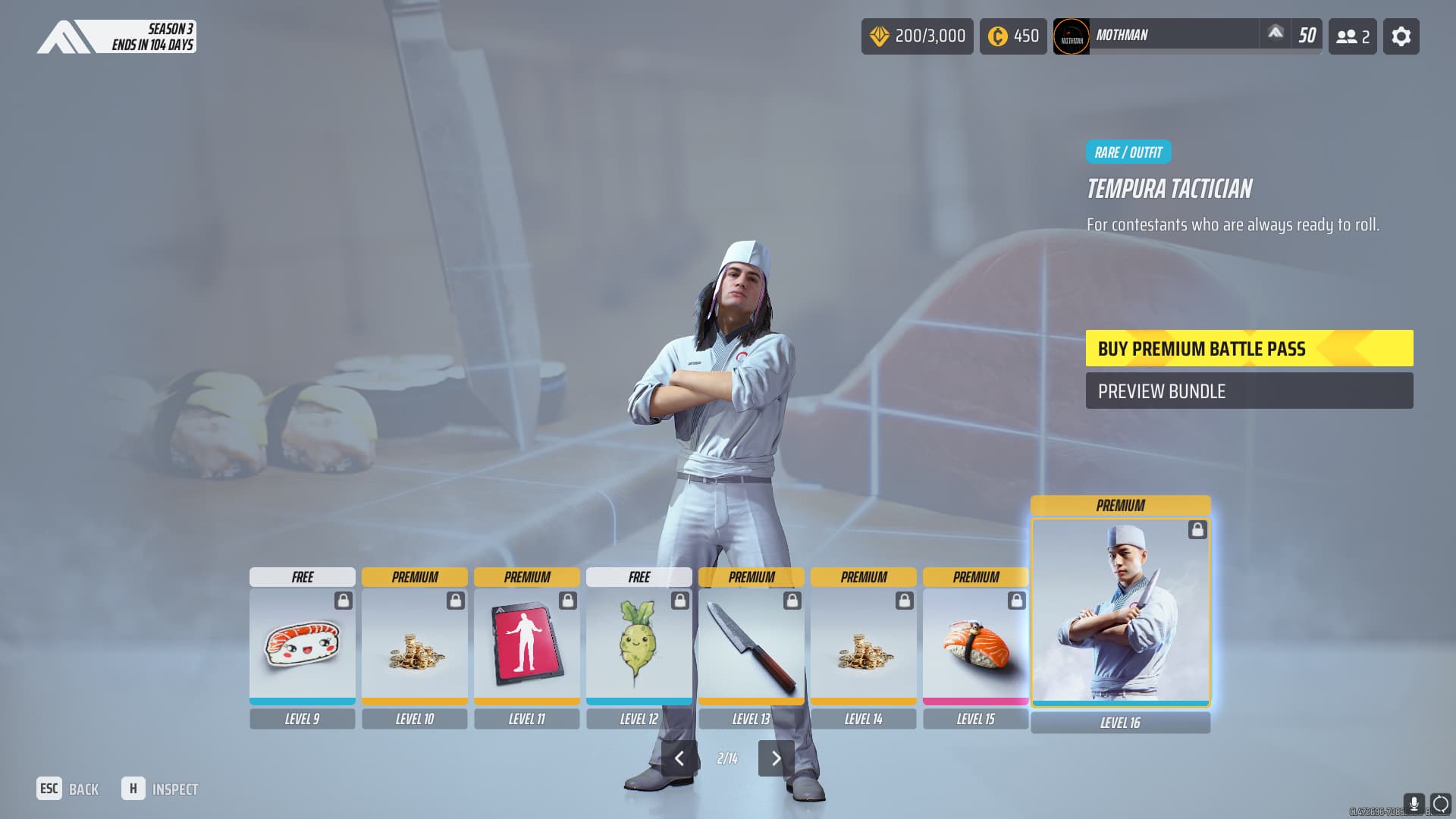Select the Level 16 Tempura Tactician outfit
Screen dimensions: 1456x819
(1120, 611)
